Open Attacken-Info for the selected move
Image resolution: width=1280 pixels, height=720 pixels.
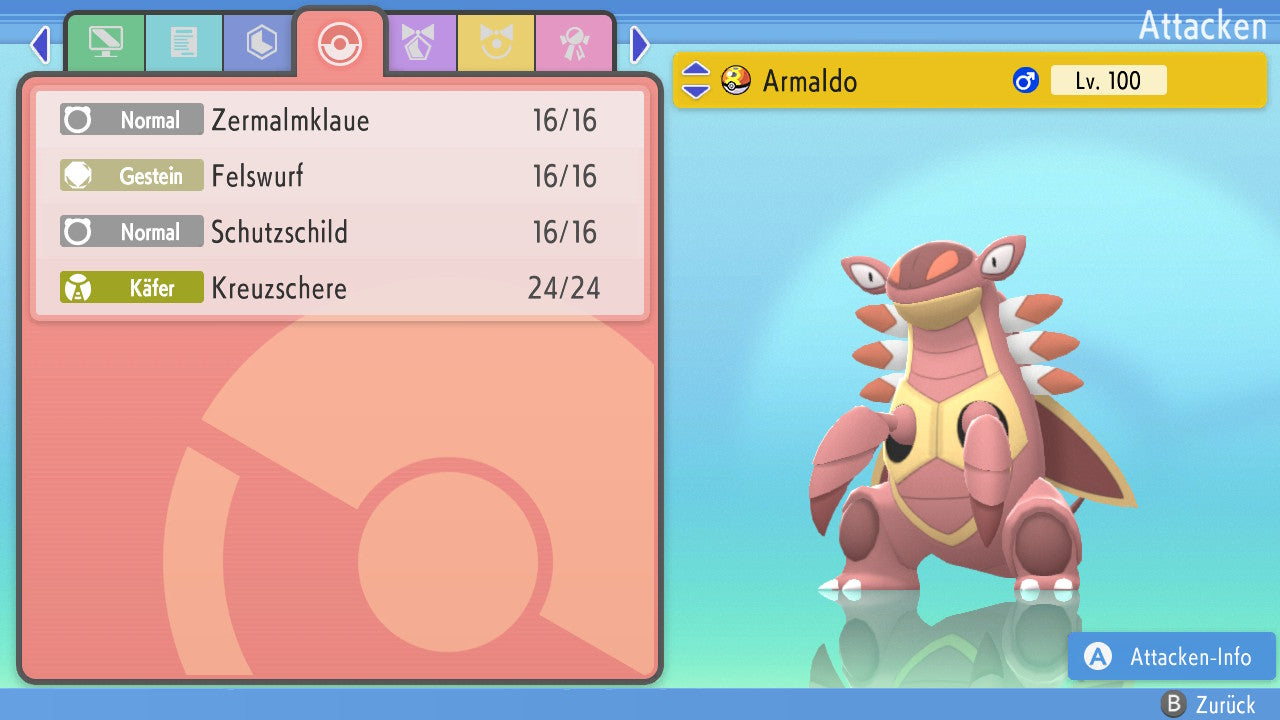click(x=1172, y=657)
